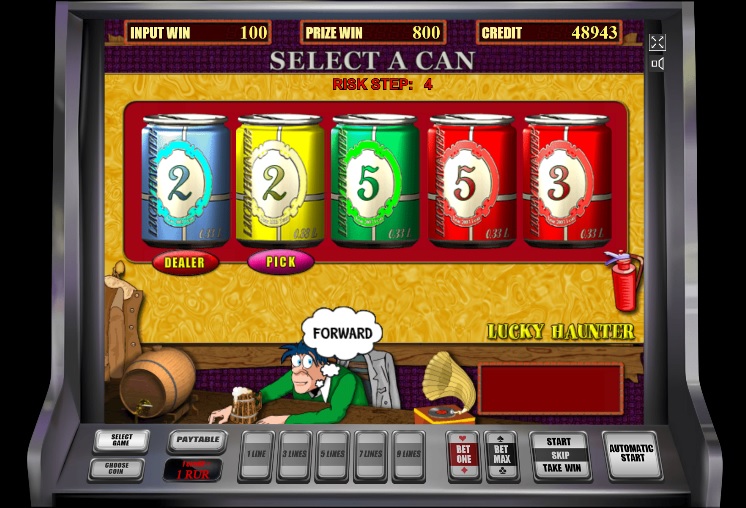Hit the Bet Max button
The height and width of the screenshot is (508, 746).
(x=501, y=455)
